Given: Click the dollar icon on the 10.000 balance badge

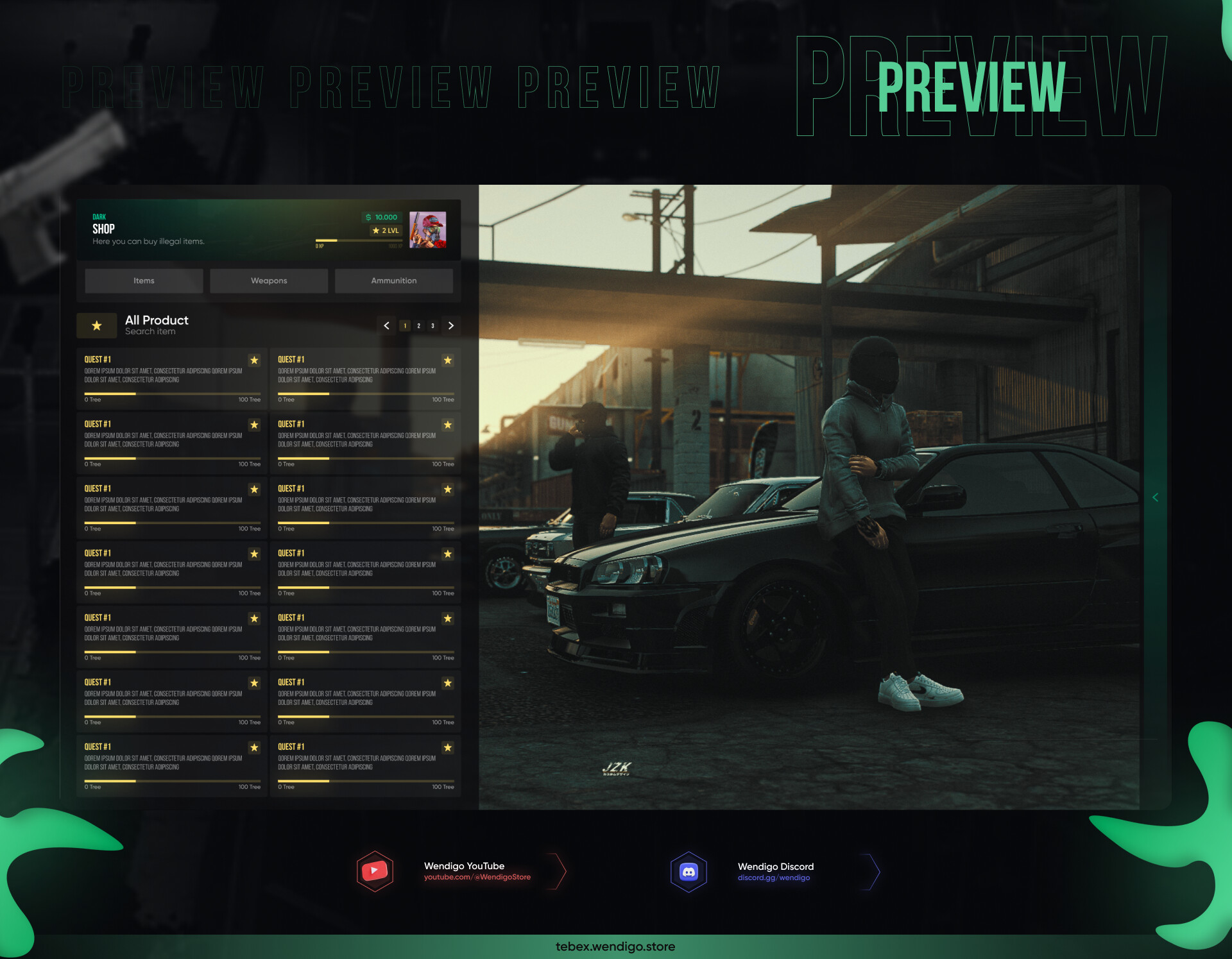Looking at the screenshot, I should [368, 217].
